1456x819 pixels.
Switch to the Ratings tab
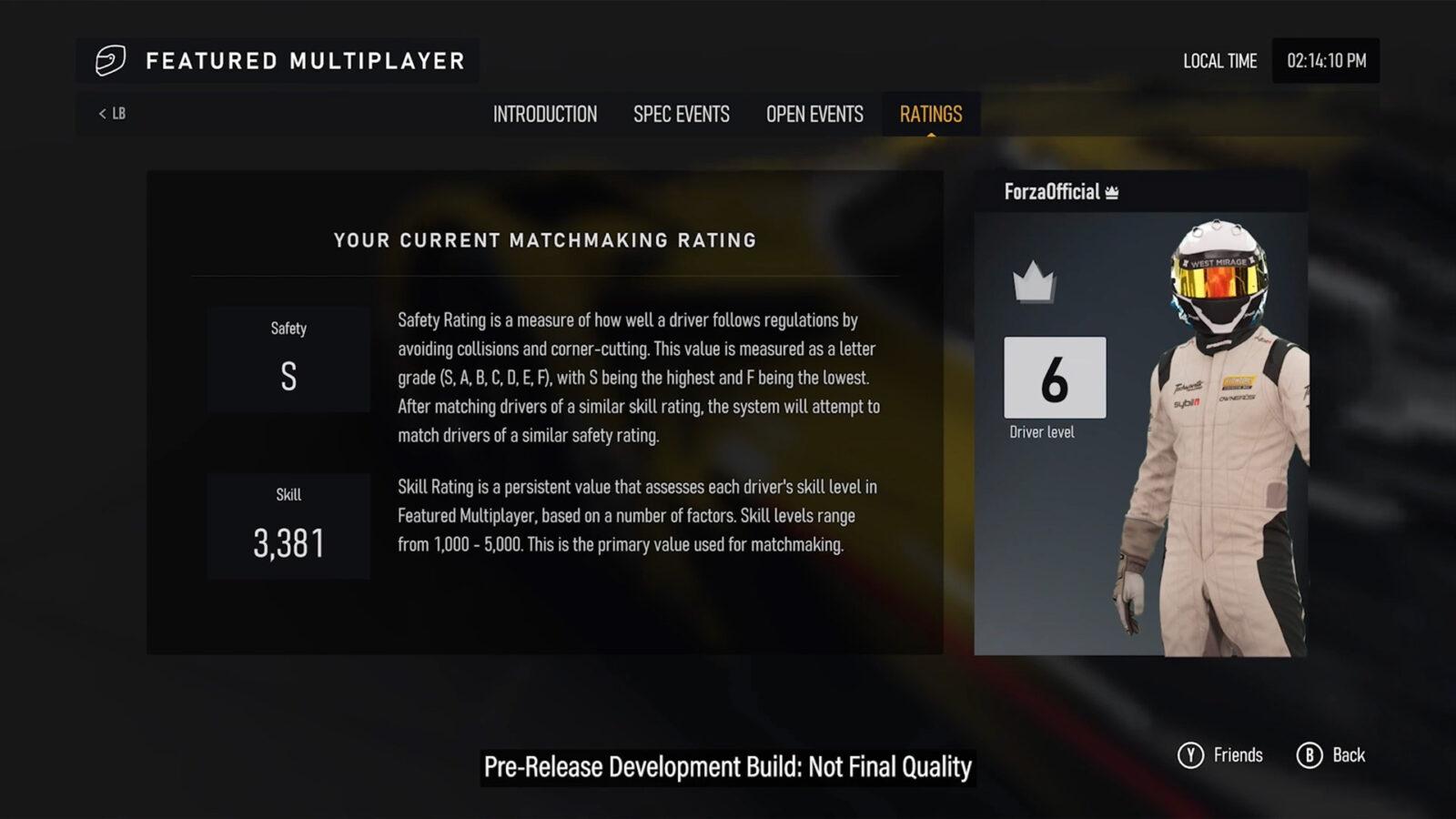(x=930, y=114)
